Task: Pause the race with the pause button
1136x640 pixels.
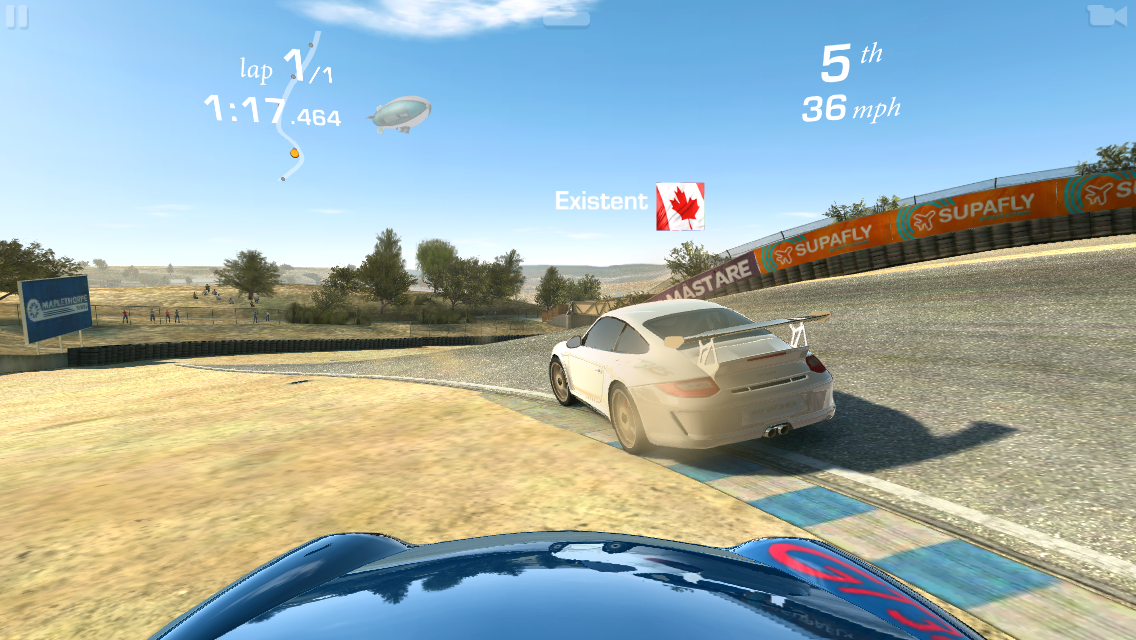Action: [x=17, y=17]
